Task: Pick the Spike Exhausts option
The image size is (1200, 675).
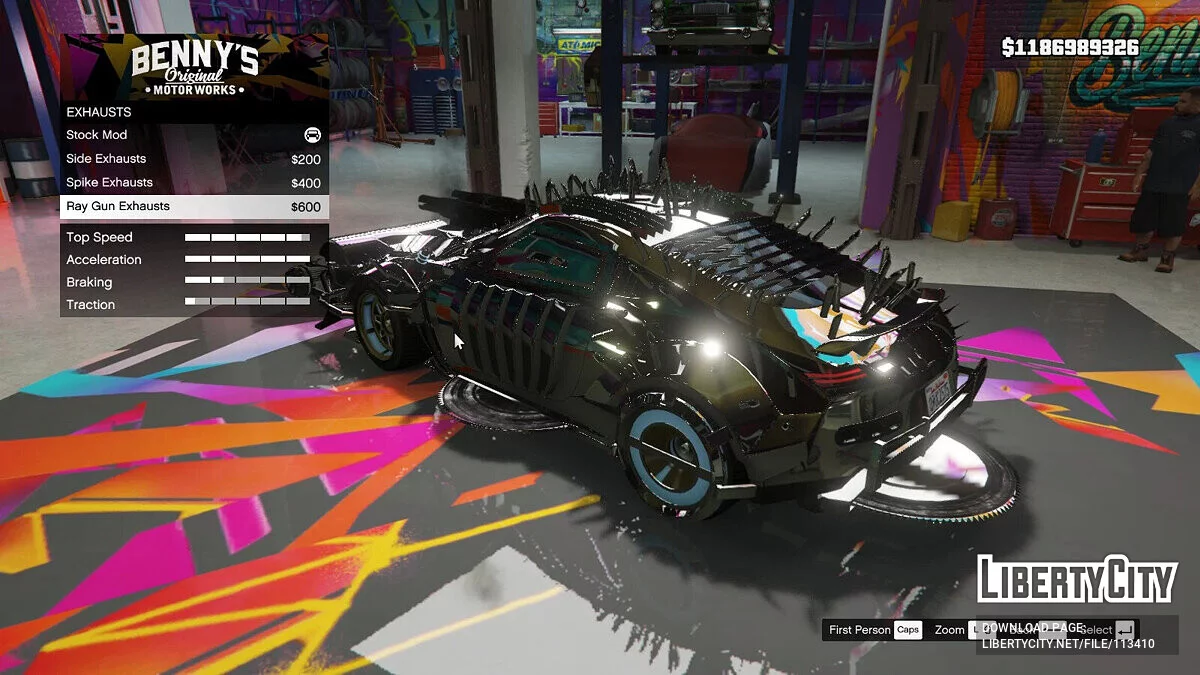Action: (194, 183)
